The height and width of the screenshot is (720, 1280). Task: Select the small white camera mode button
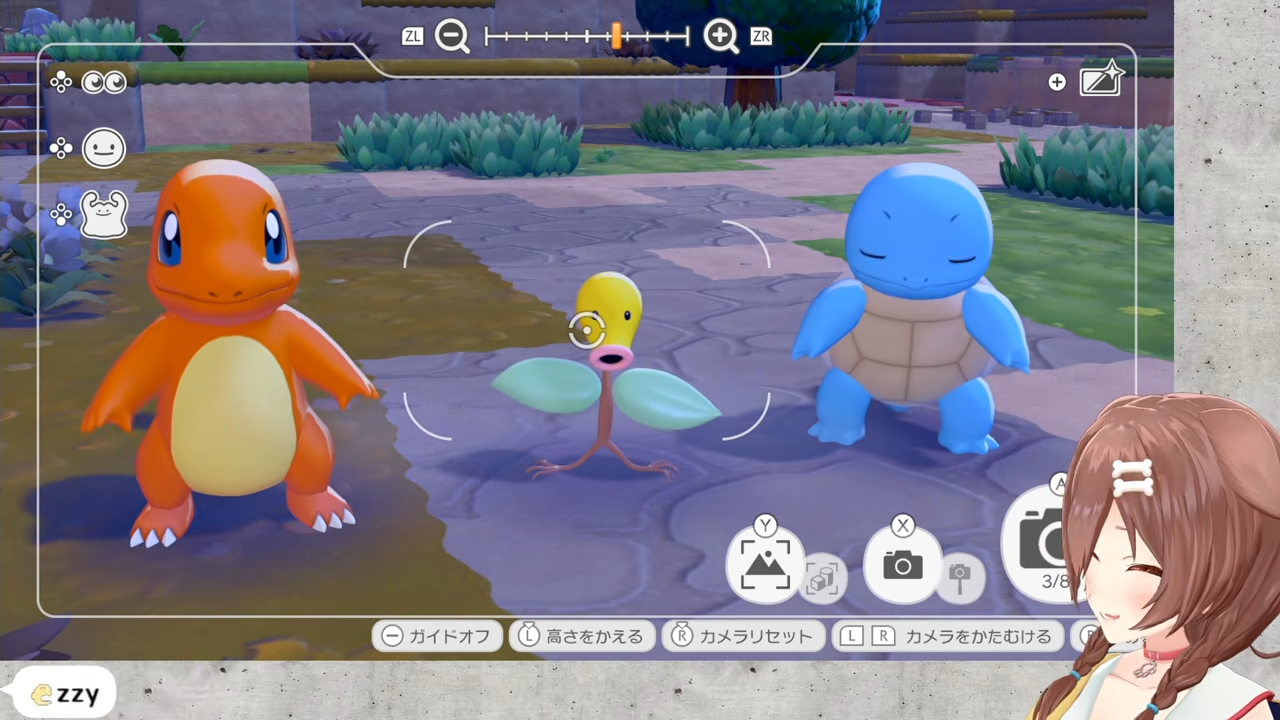click(x=902, y=565)
